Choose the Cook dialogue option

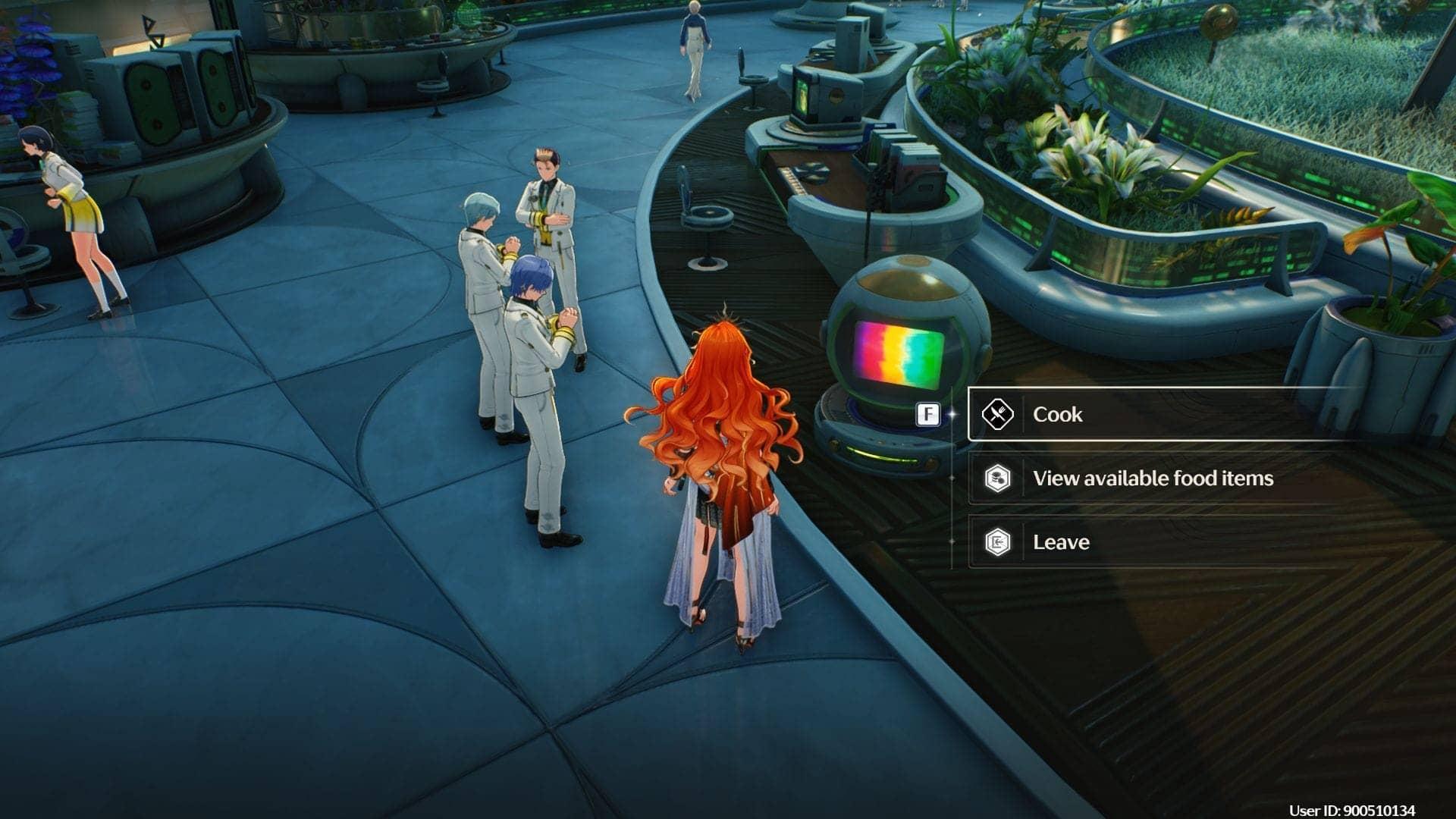tap(1057, 414)
